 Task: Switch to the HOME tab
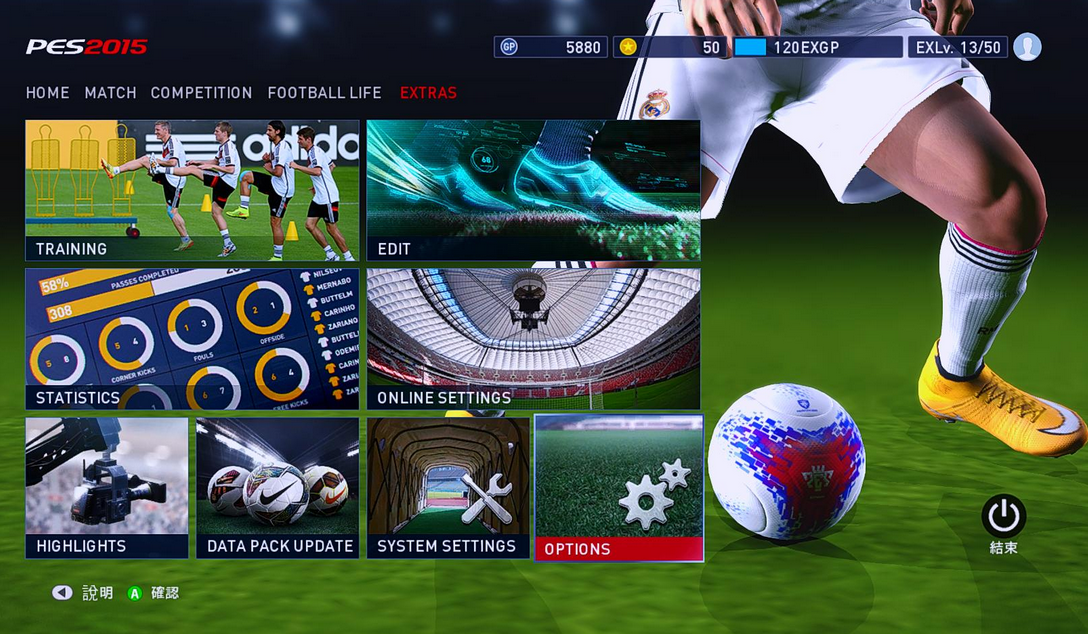click(x=48, y=93)
